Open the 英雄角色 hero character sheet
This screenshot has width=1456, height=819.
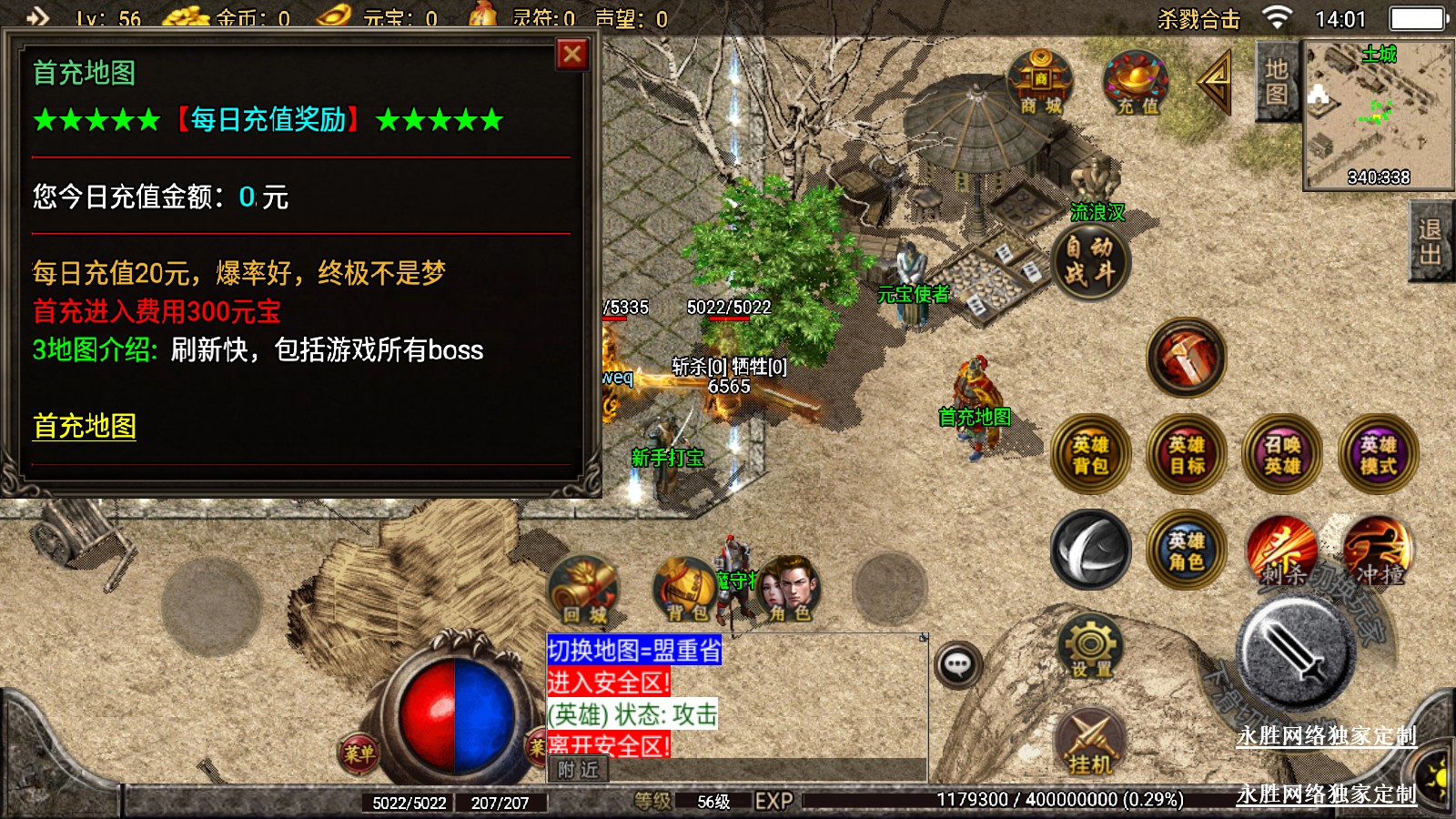coord(1186,551)
